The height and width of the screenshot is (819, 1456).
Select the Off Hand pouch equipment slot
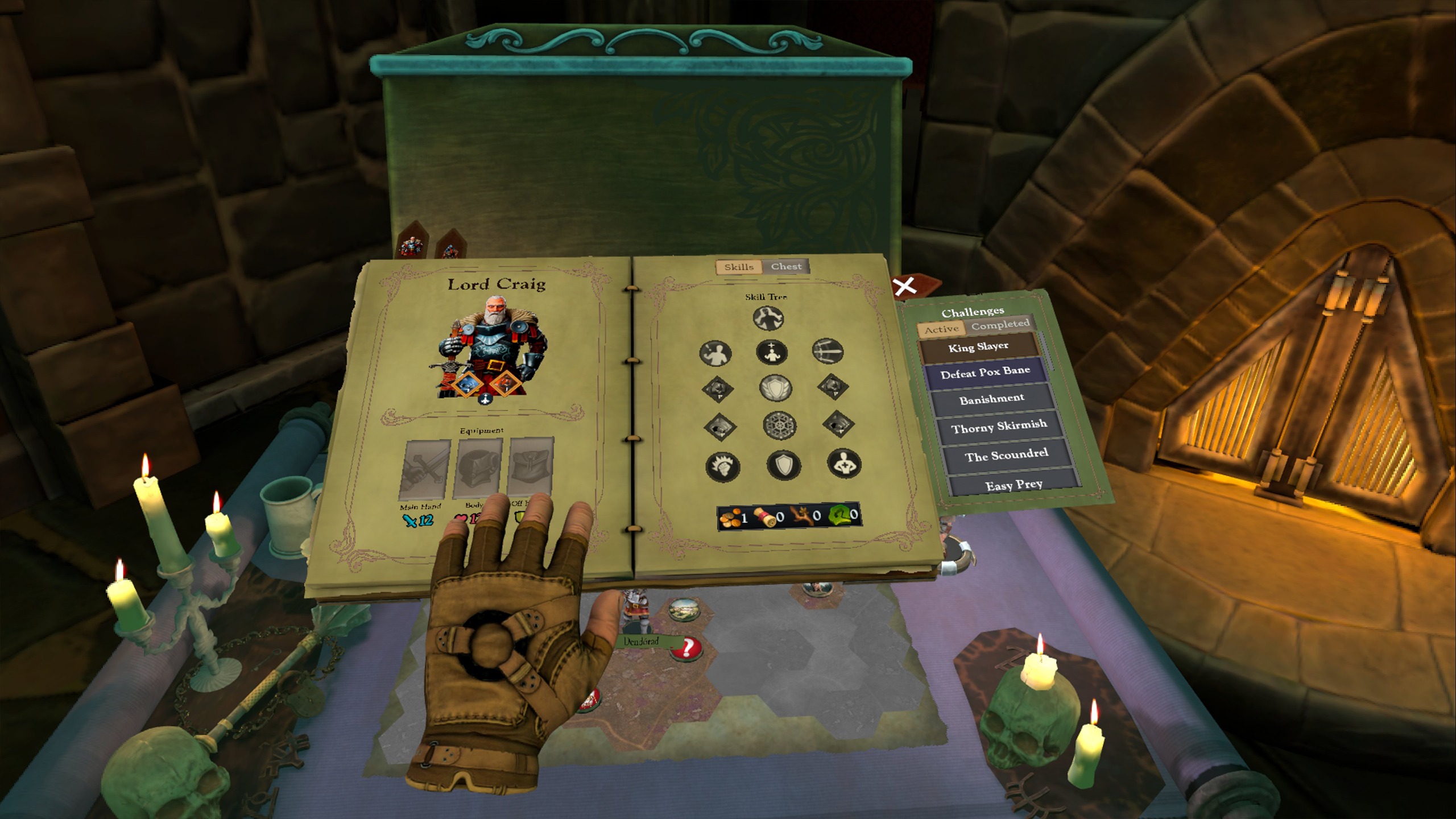[531, 465]
